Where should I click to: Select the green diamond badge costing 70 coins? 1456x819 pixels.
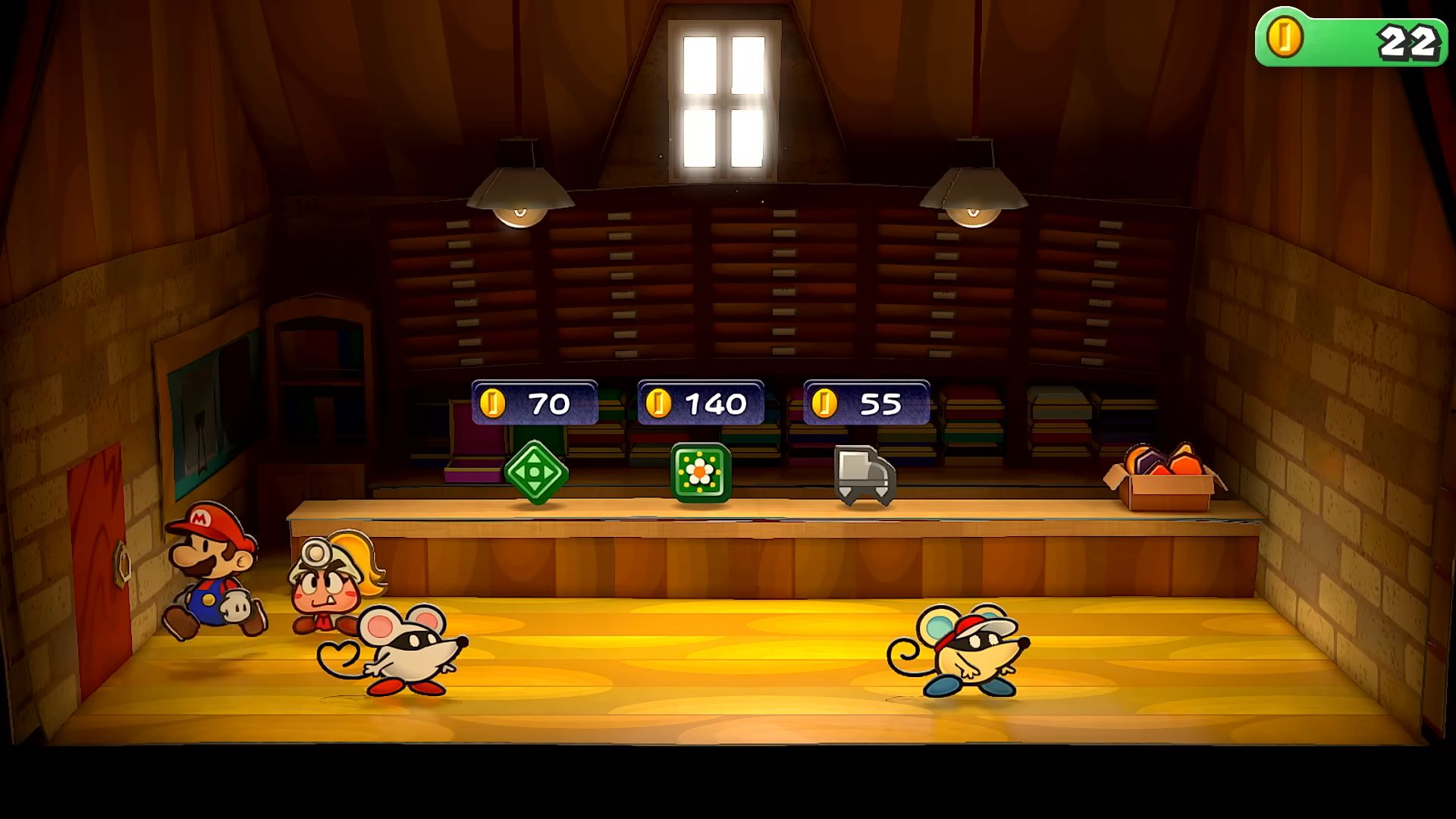(x=536, y=472)
